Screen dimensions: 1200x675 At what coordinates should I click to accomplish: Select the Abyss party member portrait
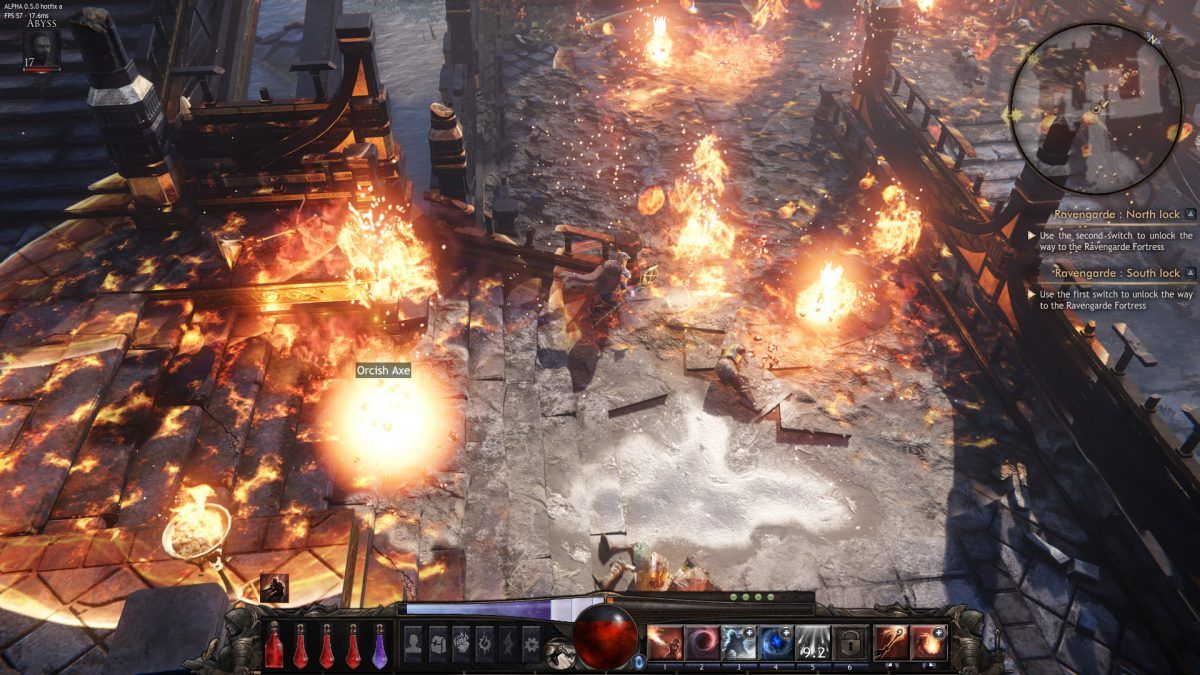click(40, 48)
